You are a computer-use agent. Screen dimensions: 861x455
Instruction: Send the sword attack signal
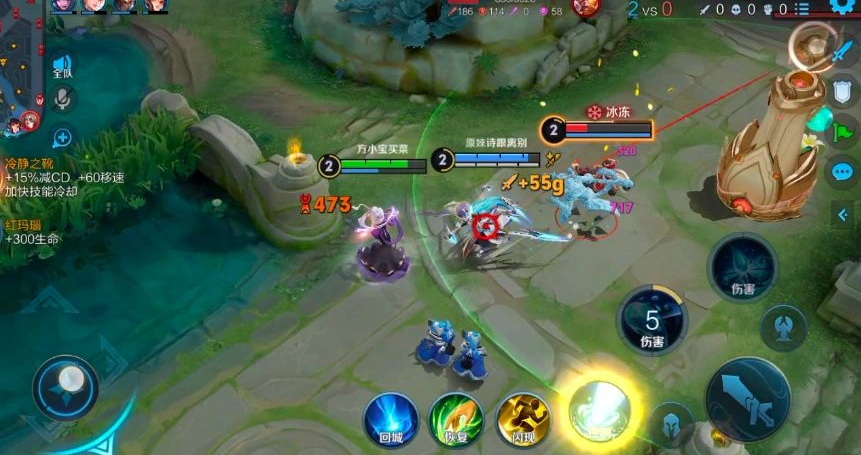(x=840, y=52)
